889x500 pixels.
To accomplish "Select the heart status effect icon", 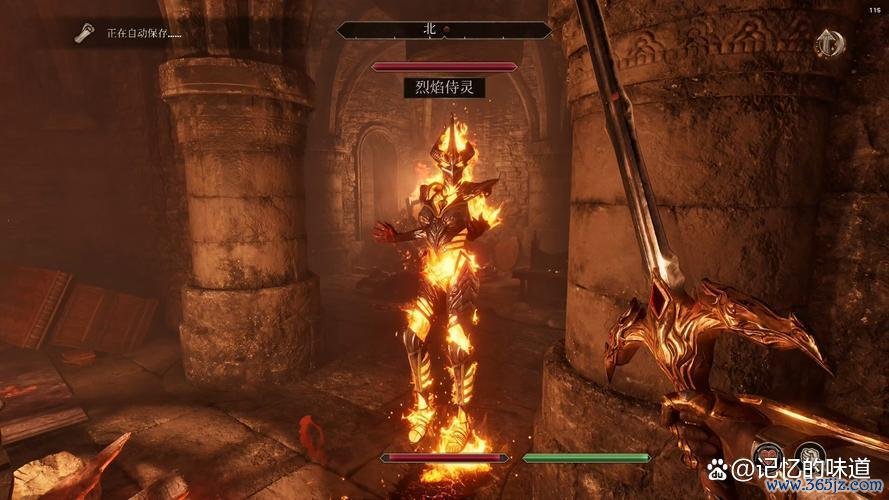I will (768, 456).
